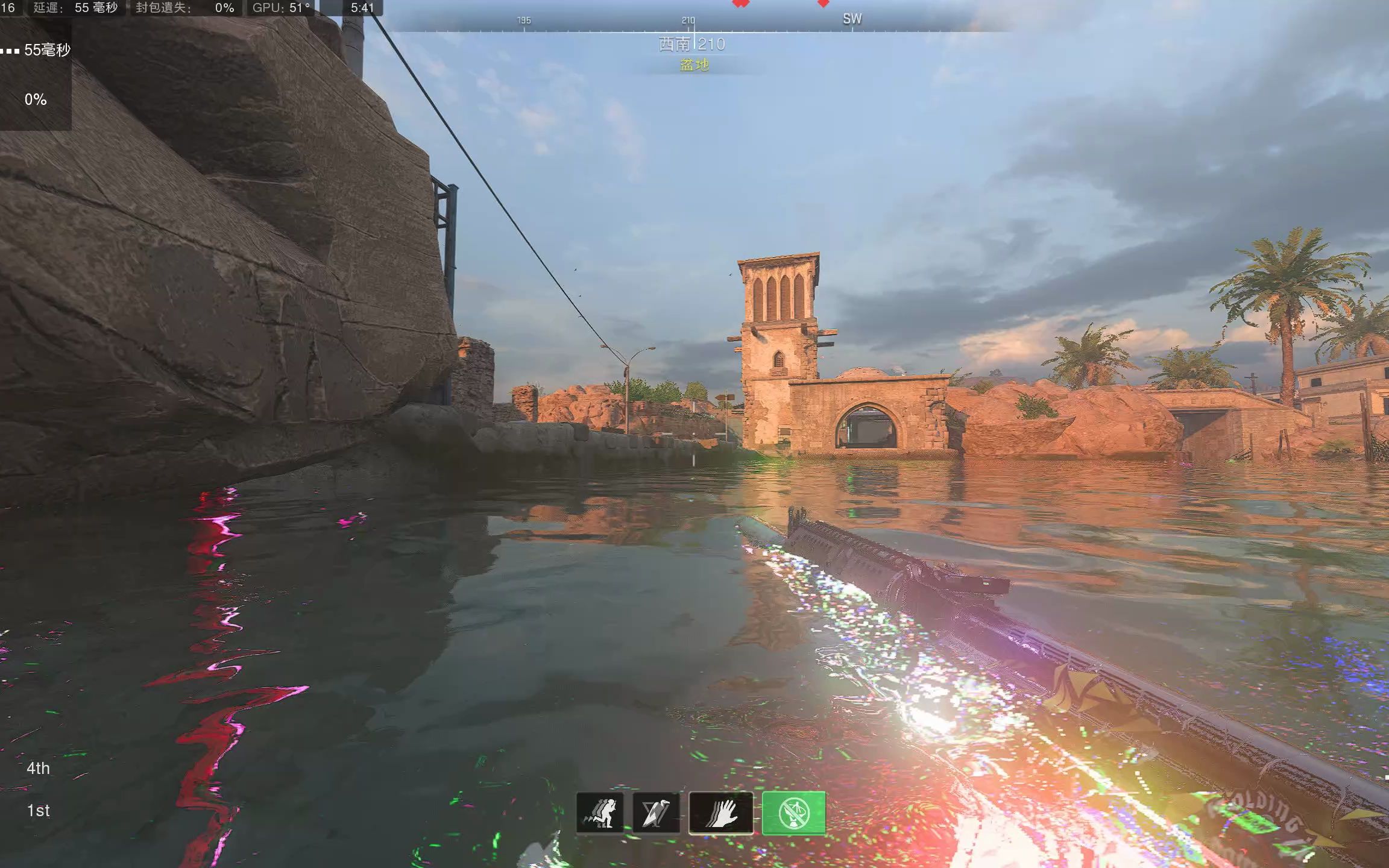Select the Double Time sprint perk icon
This screenshot has width=1389, height=868.
[x=600, y=813]
